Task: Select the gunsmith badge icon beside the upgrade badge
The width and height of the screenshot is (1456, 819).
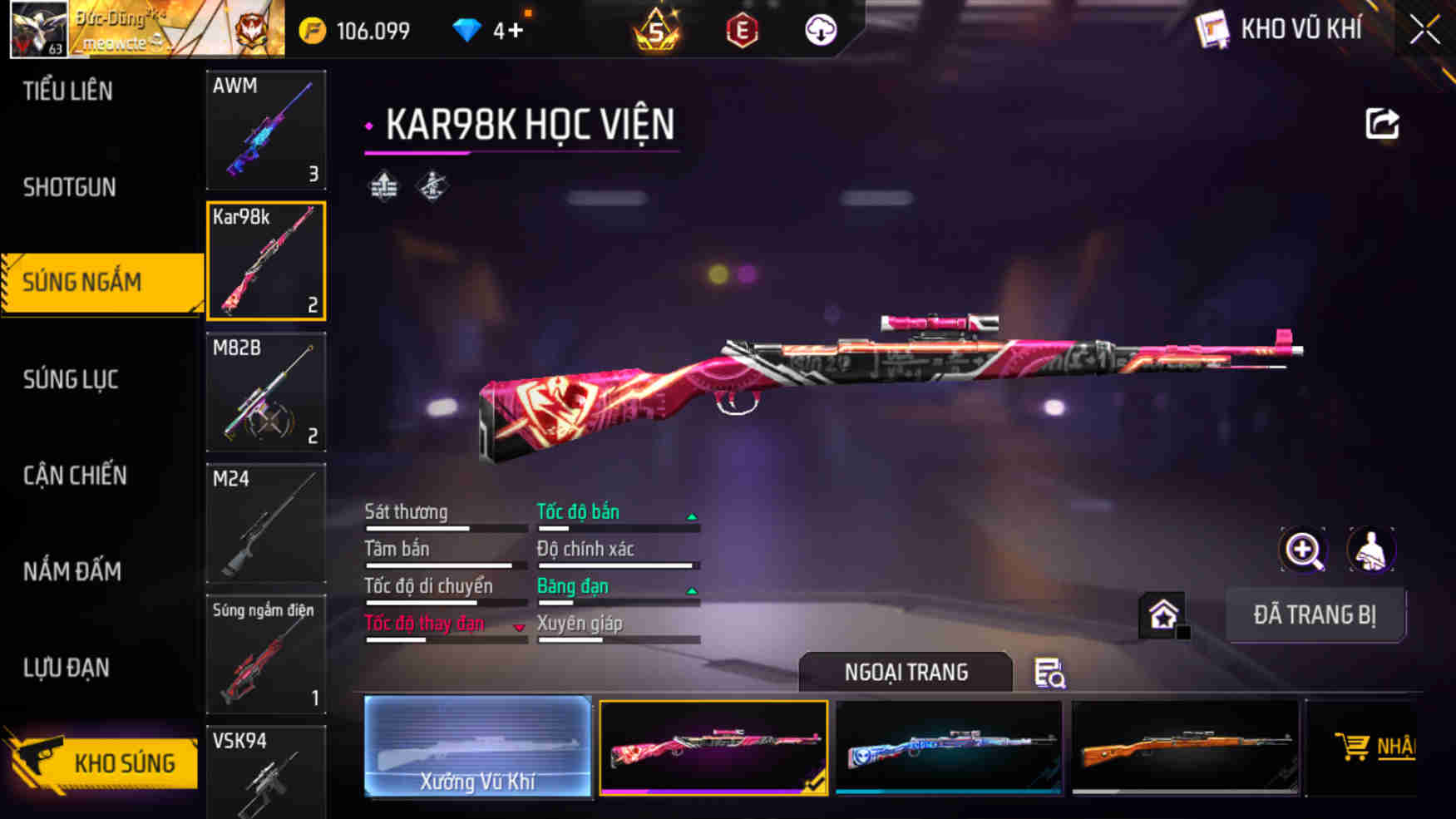Action: (432, 186)
